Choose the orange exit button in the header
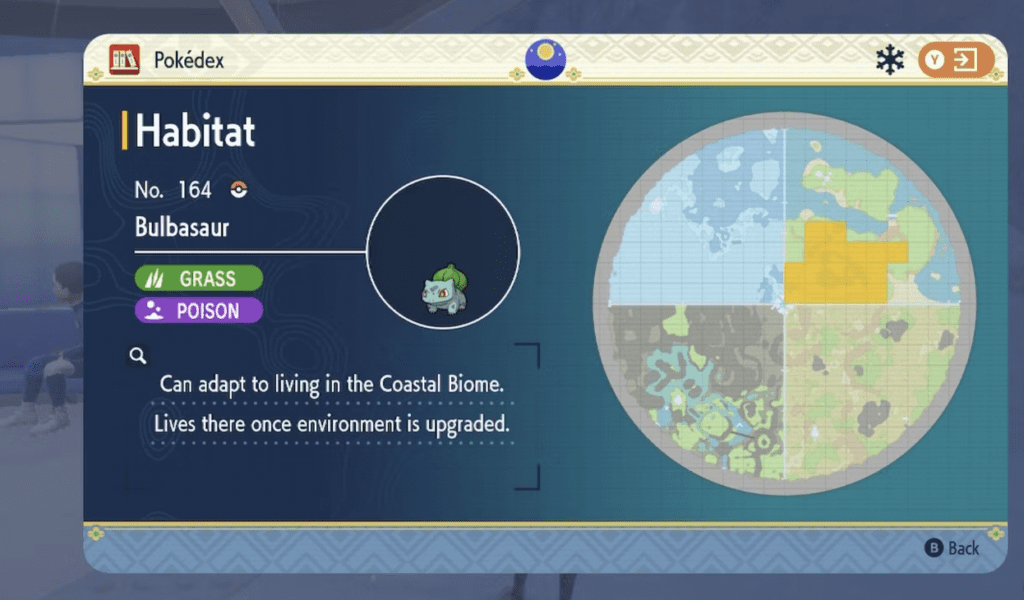The height and width of the screenshot is (600, 1024). pyautogui.click(x=955, y=61)
